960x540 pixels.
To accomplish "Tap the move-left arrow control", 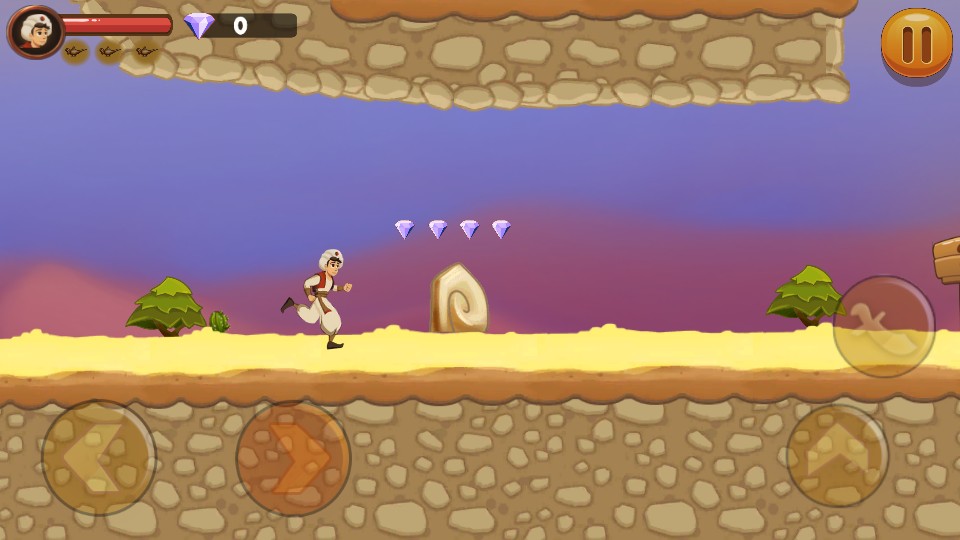I will [99, 458].
